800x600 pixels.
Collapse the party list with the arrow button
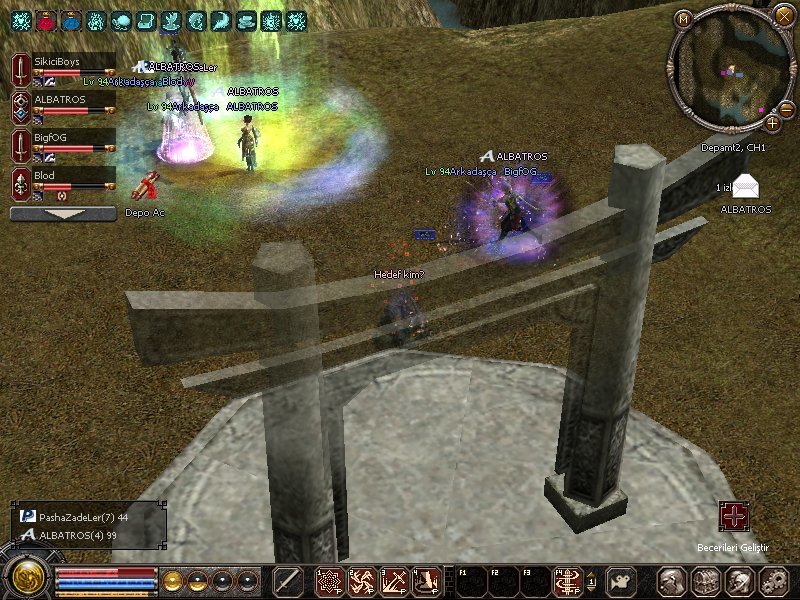63,213
